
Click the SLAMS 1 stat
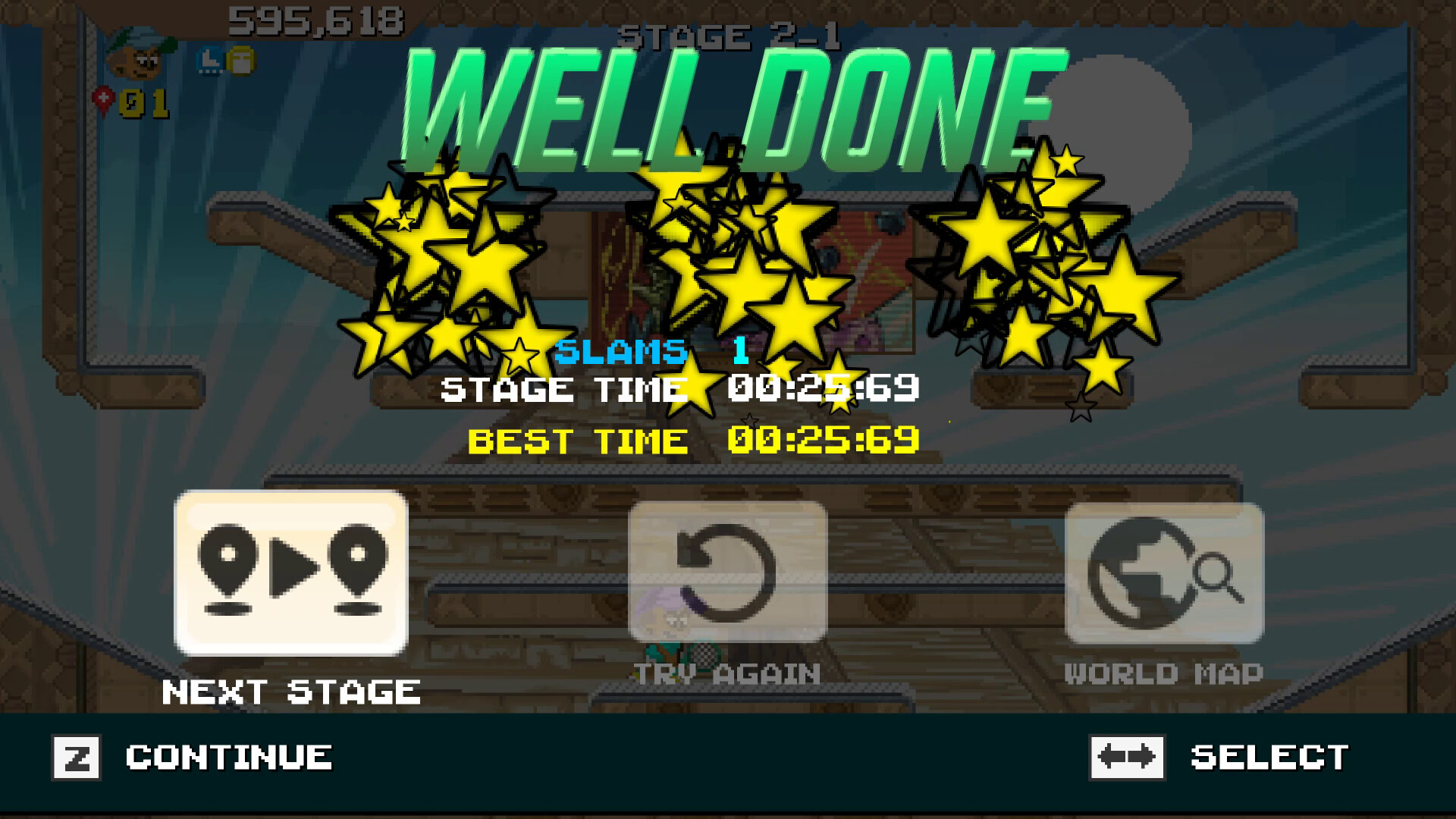[x=652, y=350]
